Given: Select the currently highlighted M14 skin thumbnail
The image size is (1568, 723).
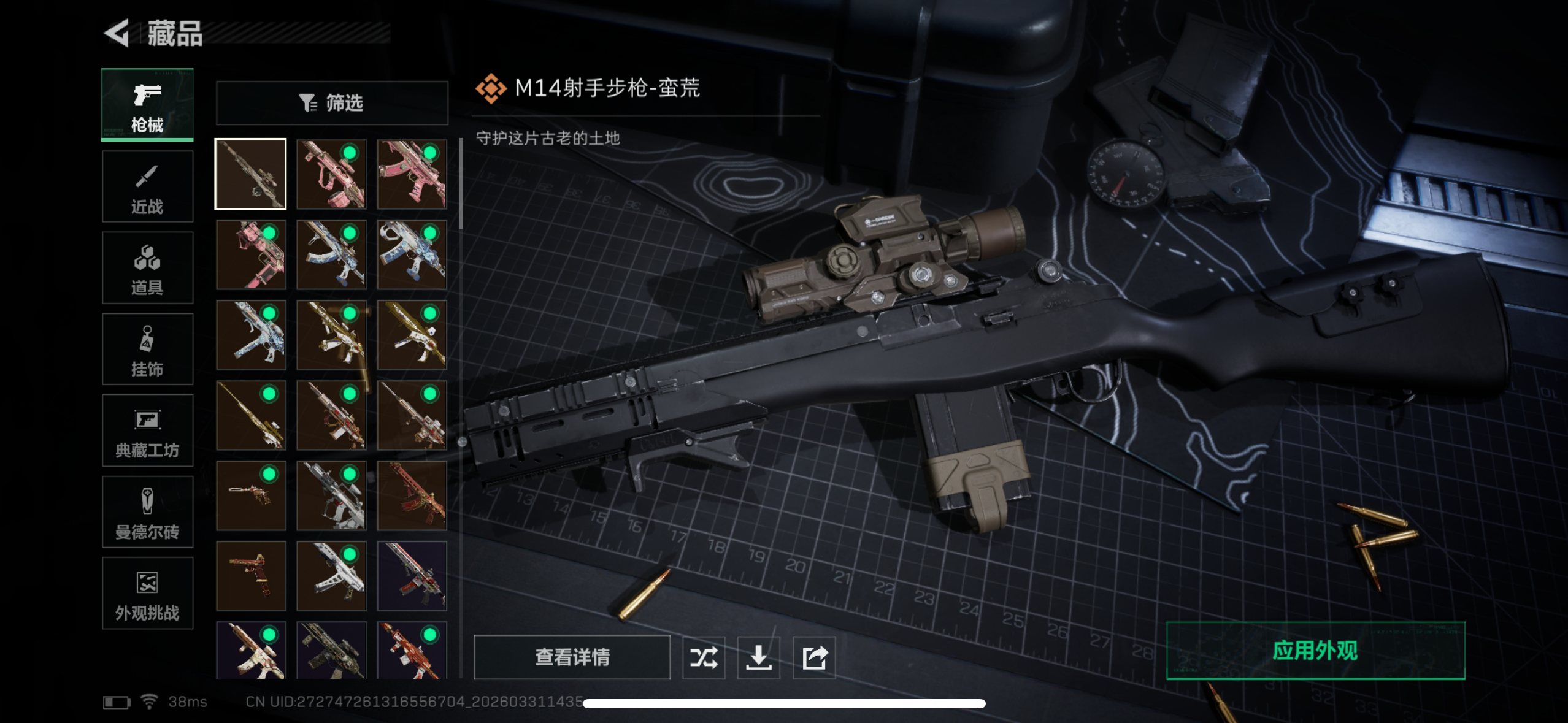Looking at the screenshot, I should tap(250, 173).
